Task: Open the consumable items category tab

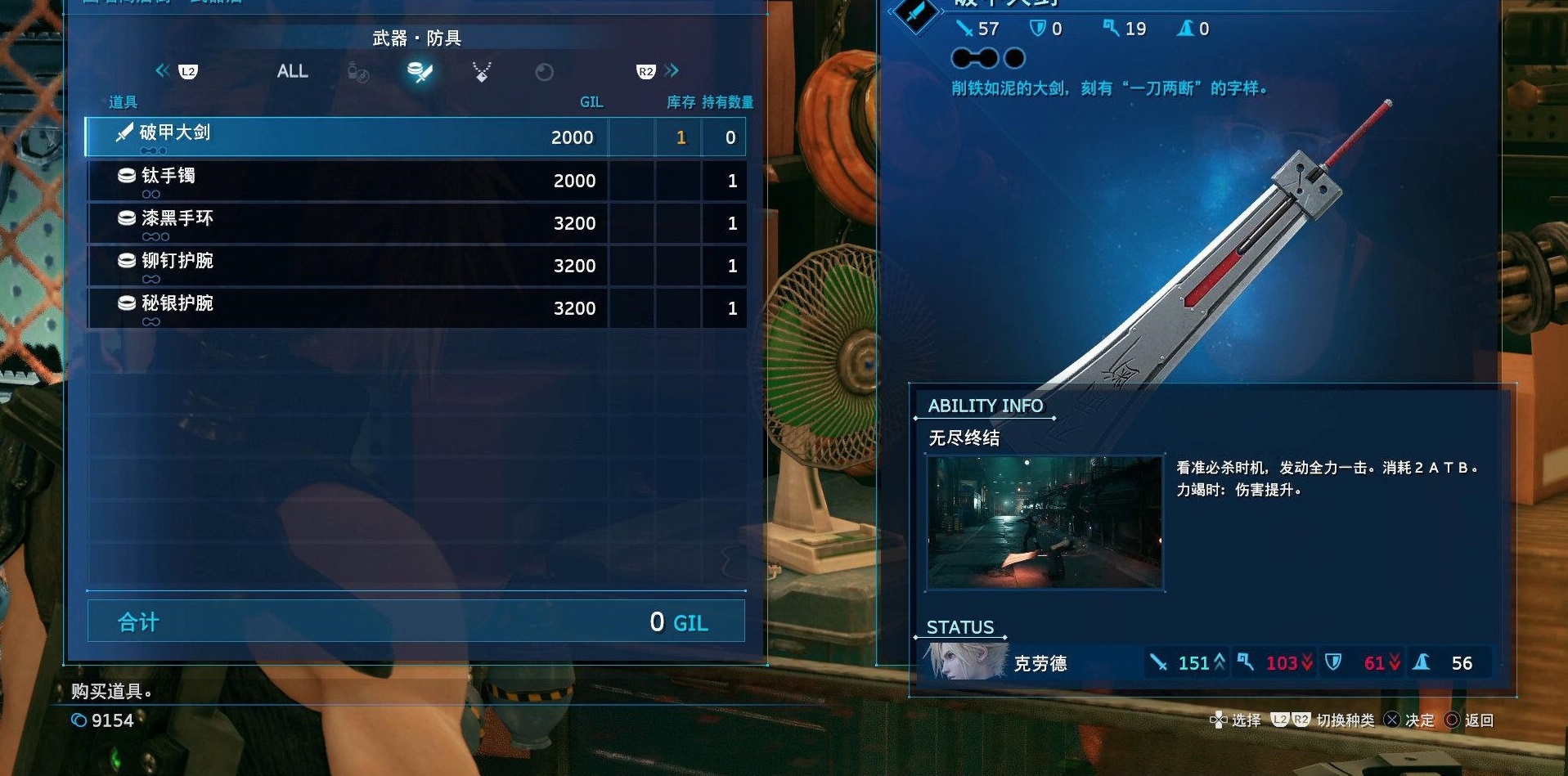Action: click(x=358, y=73)
